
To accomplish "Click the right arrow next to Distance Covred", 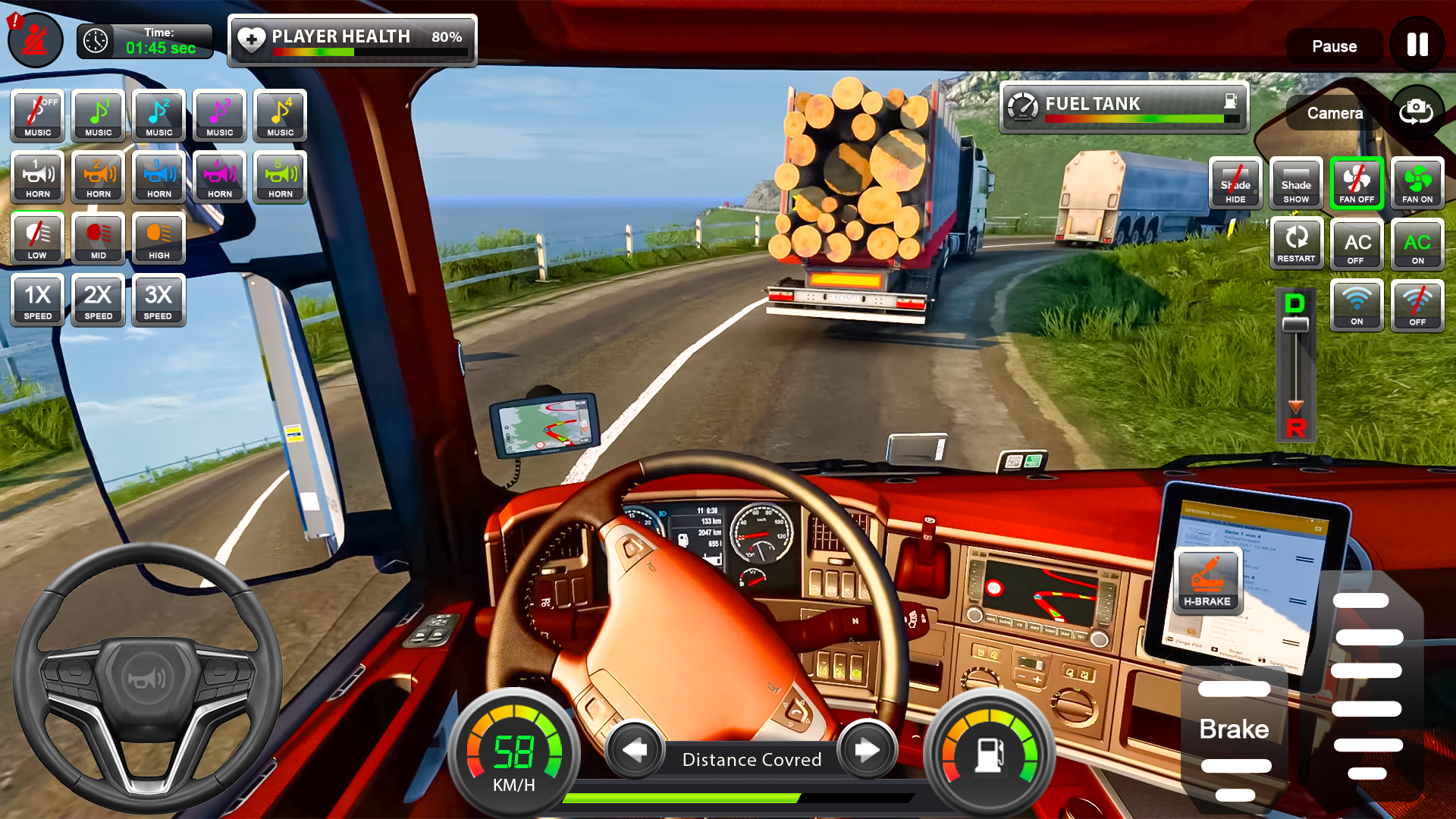I will click(867, 752).
